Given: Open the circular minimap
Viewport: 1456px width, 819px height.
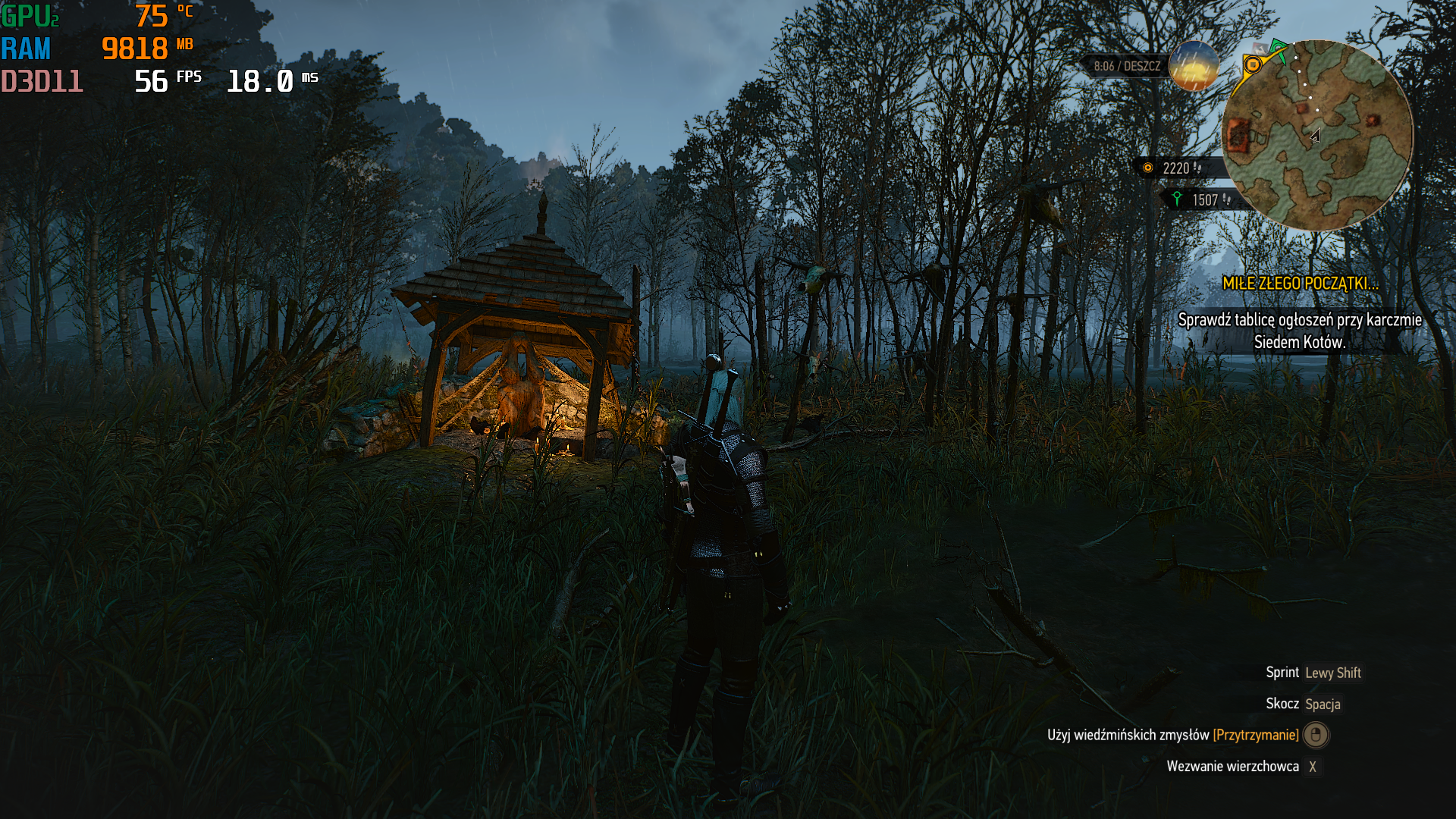Looking at the screenshot, I should pos(1317,136).
